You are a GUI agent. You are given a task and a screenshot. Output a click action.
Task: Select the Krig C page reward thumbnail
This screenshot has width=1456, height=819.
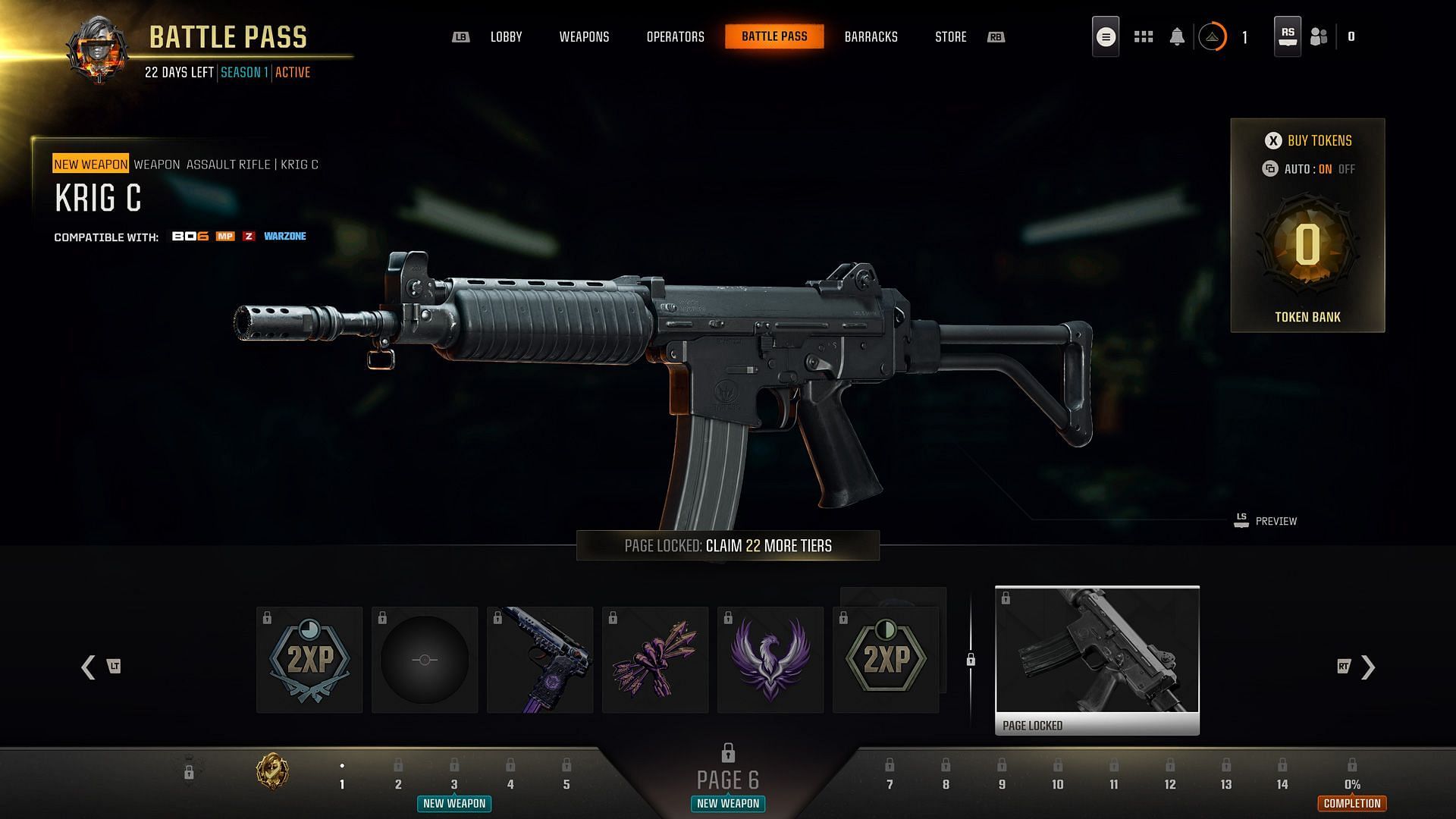(1097, 660)
